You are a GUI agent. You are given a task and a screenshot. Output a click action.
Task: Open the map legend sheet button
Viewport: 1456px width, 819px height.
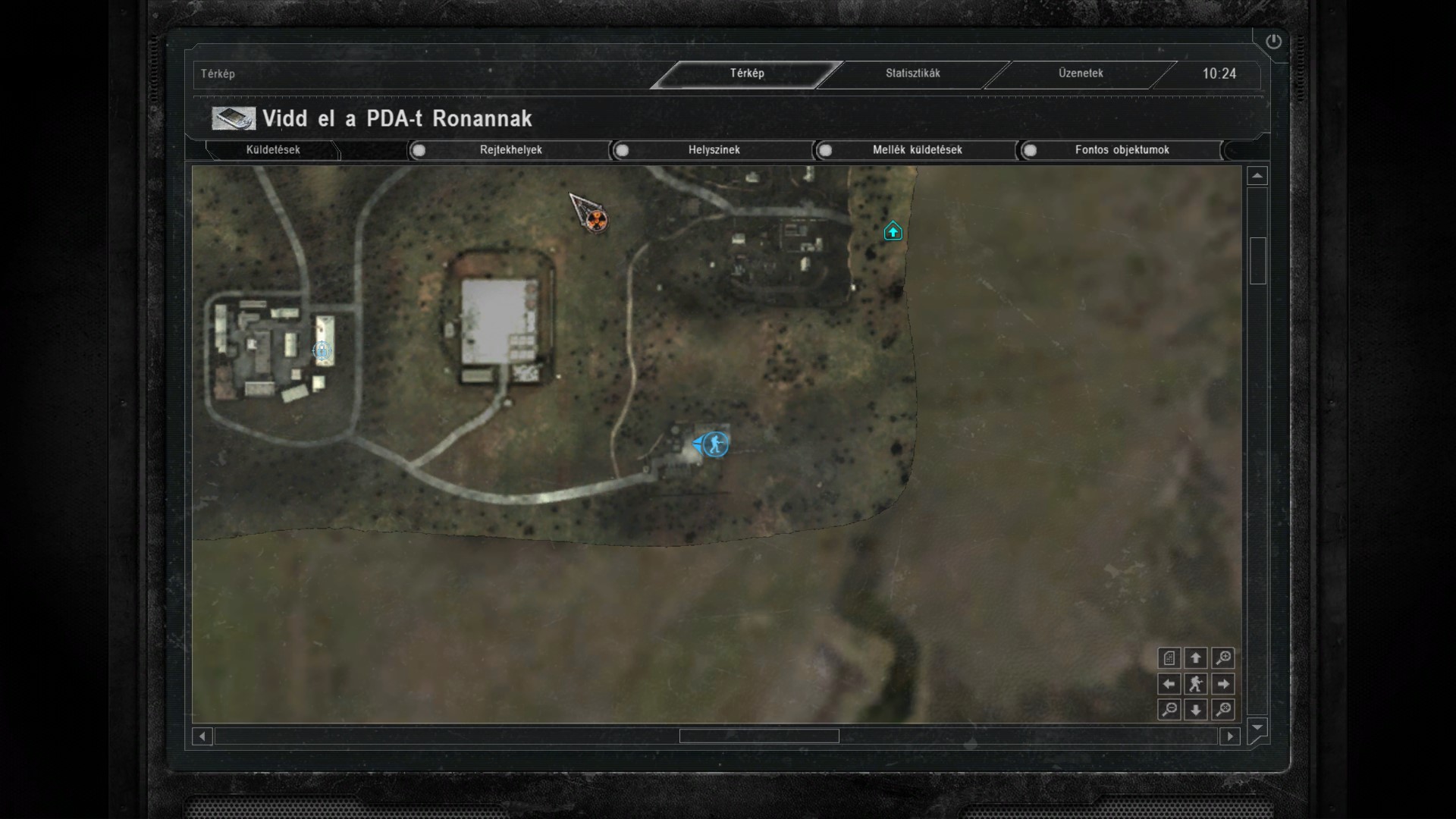click(x=1169, y=658)
